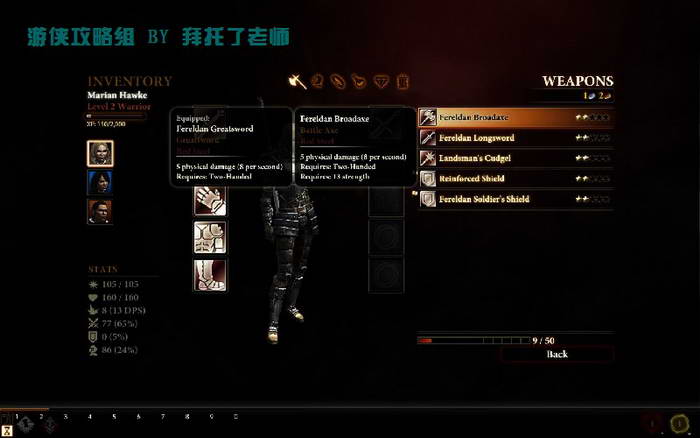Select Marian Hawke's party portrait
The image size is (700, 438).
click(100, 153)
